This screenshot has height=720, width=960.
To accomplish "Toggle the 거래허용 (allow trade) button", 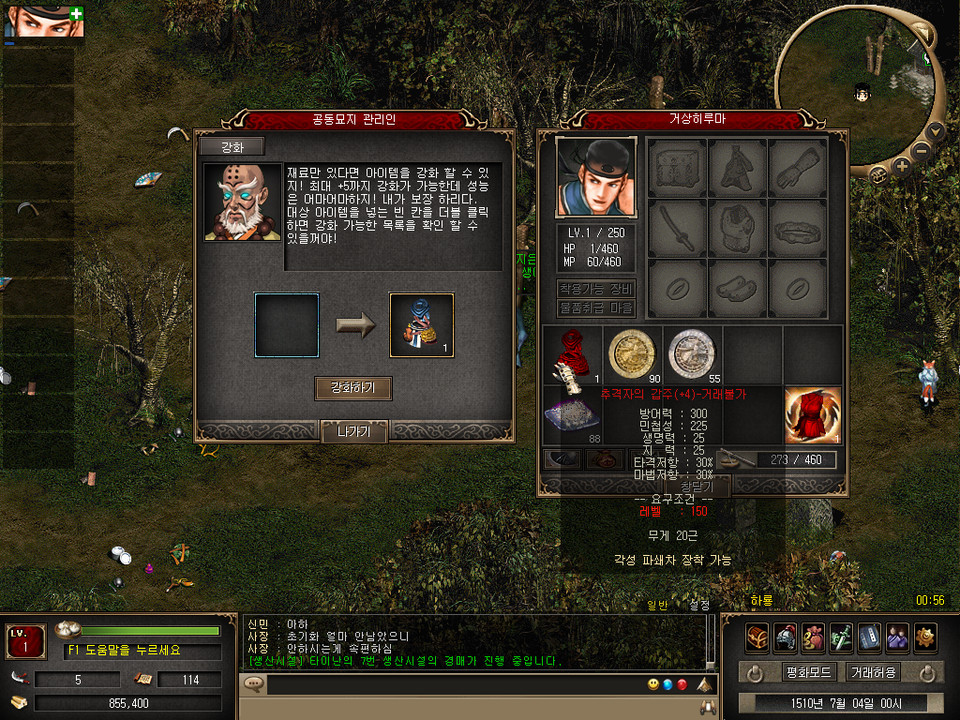I will click(x=871, y=672).
